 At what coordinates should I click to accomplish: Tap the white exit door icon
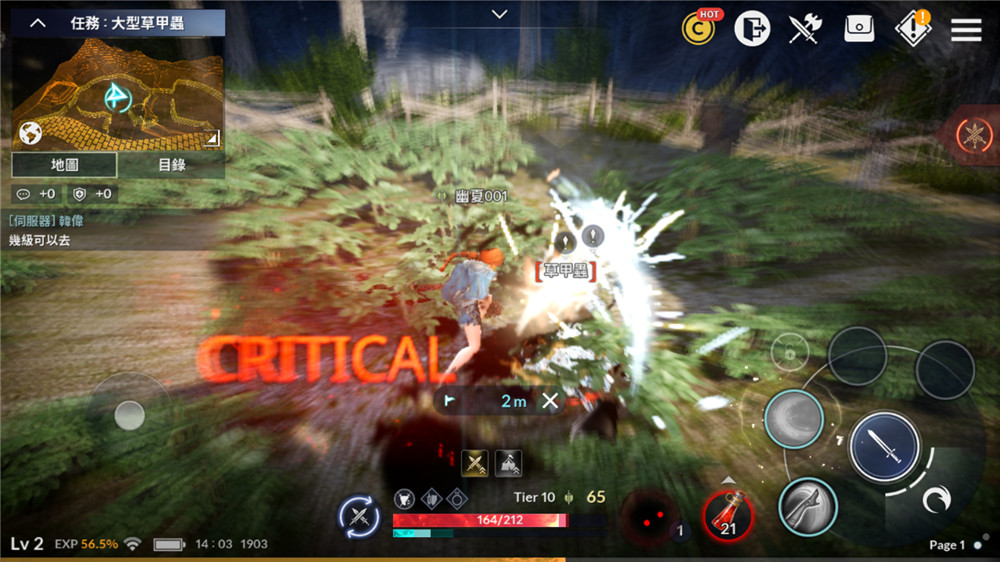pyautogui.click(x=752, y=28)
